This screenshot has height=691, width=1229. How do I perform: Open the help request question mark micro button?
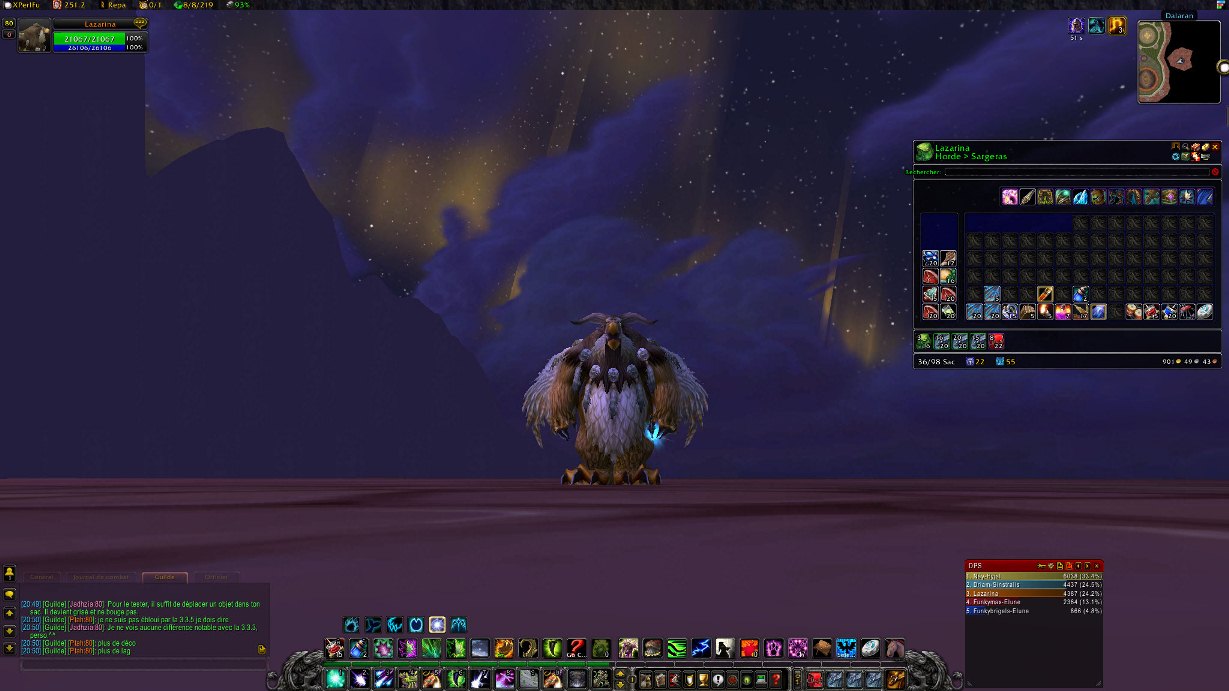pyautogui.click(x=775, y=680)
